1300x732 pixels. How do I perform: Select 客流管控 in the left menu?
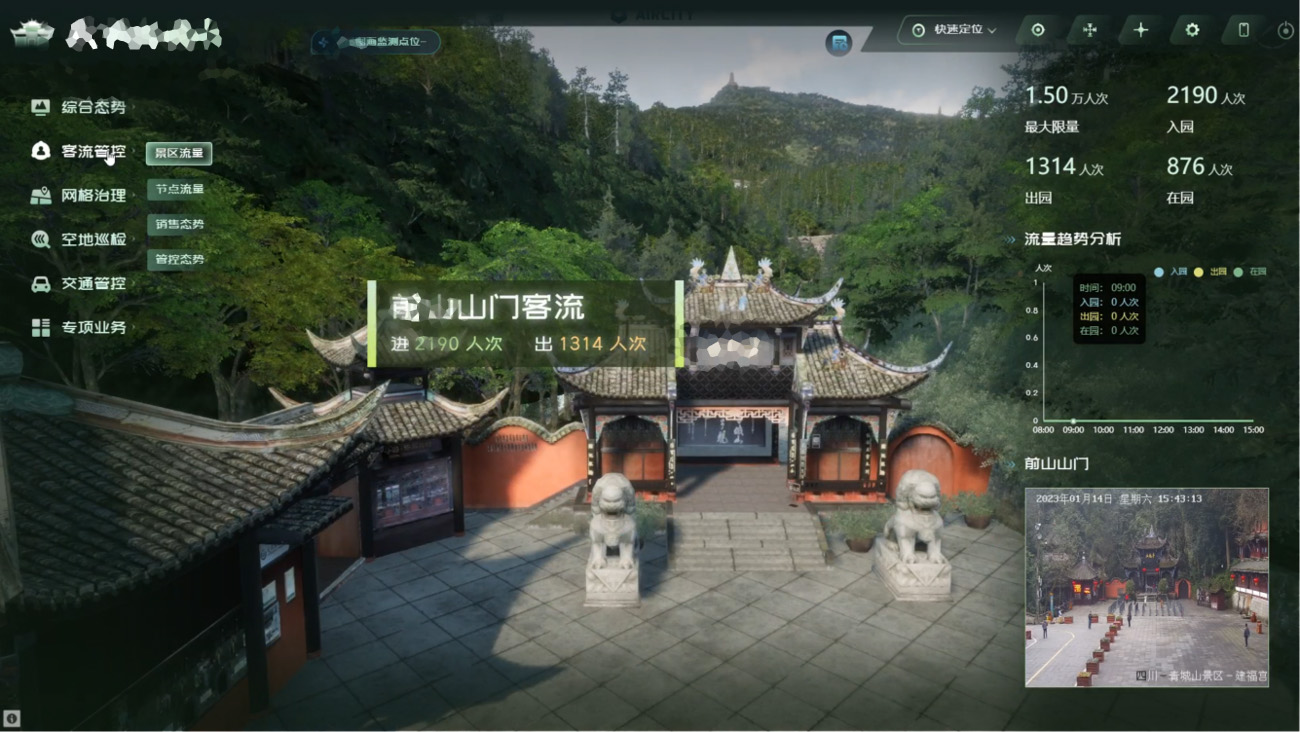click(93, 151)
